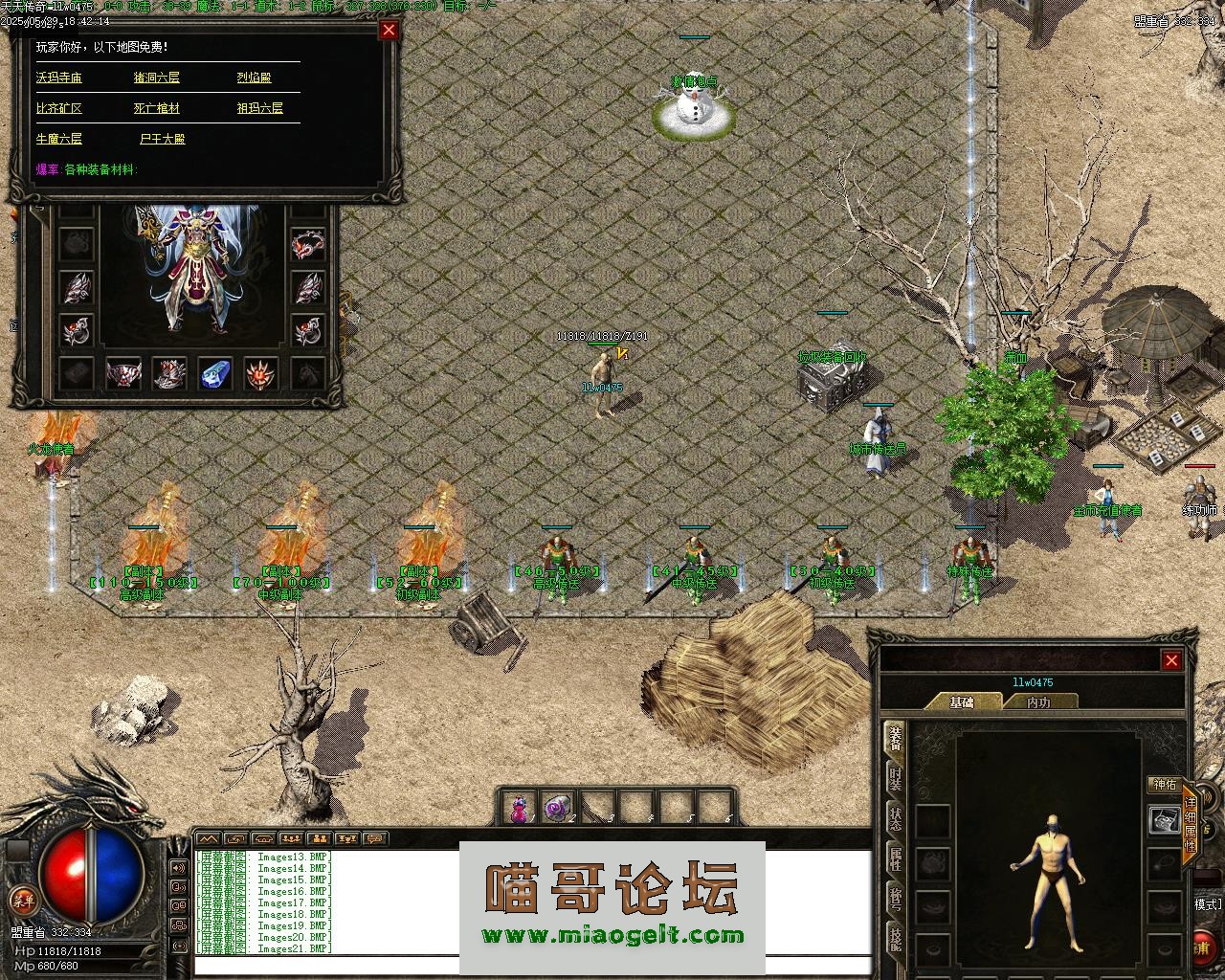
Task: Select the 尸王大殿 teleport link
Action: 163,139
